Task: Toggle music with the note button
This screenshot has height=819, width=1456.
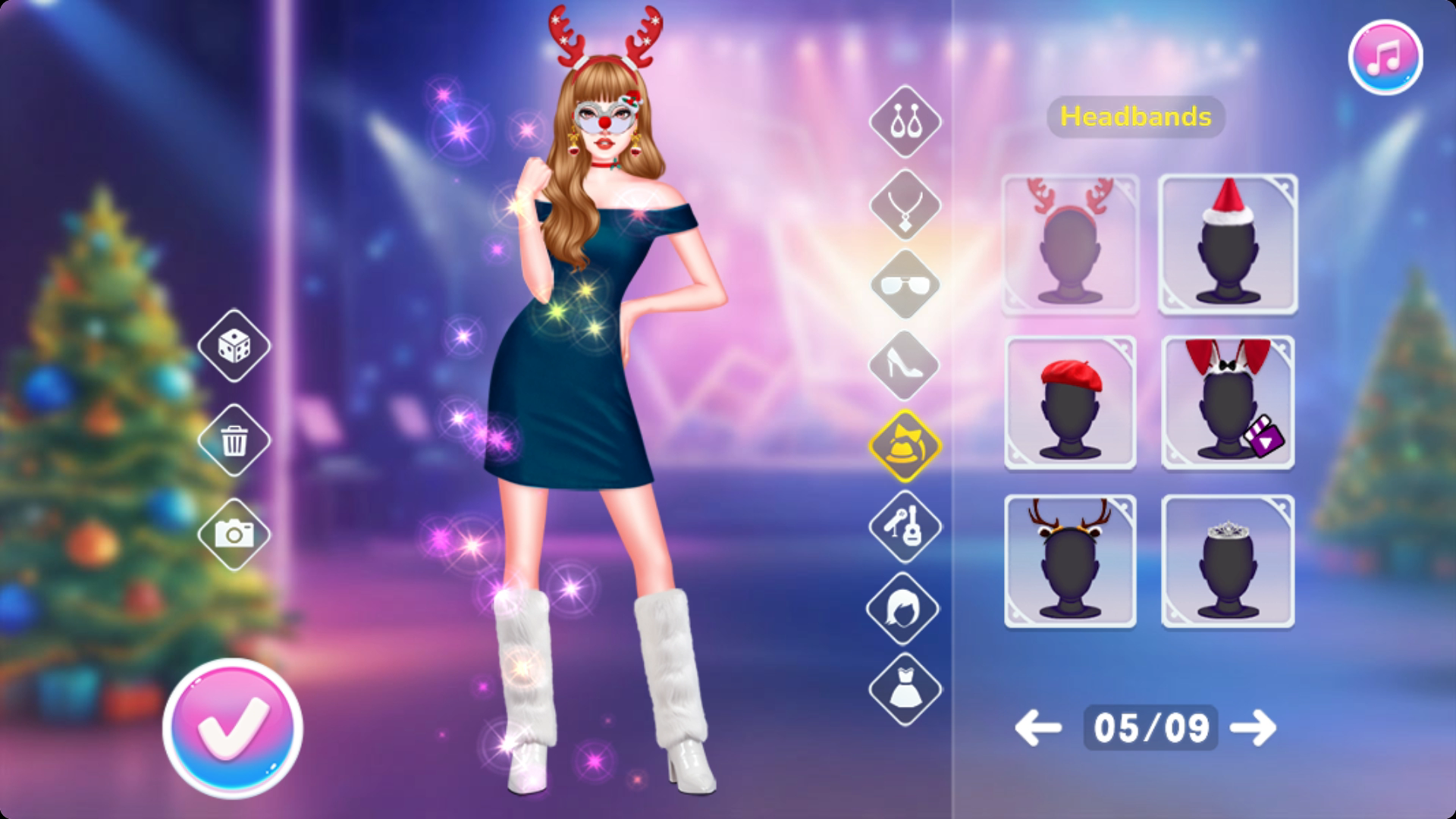Action: [x=1385, y=57]
